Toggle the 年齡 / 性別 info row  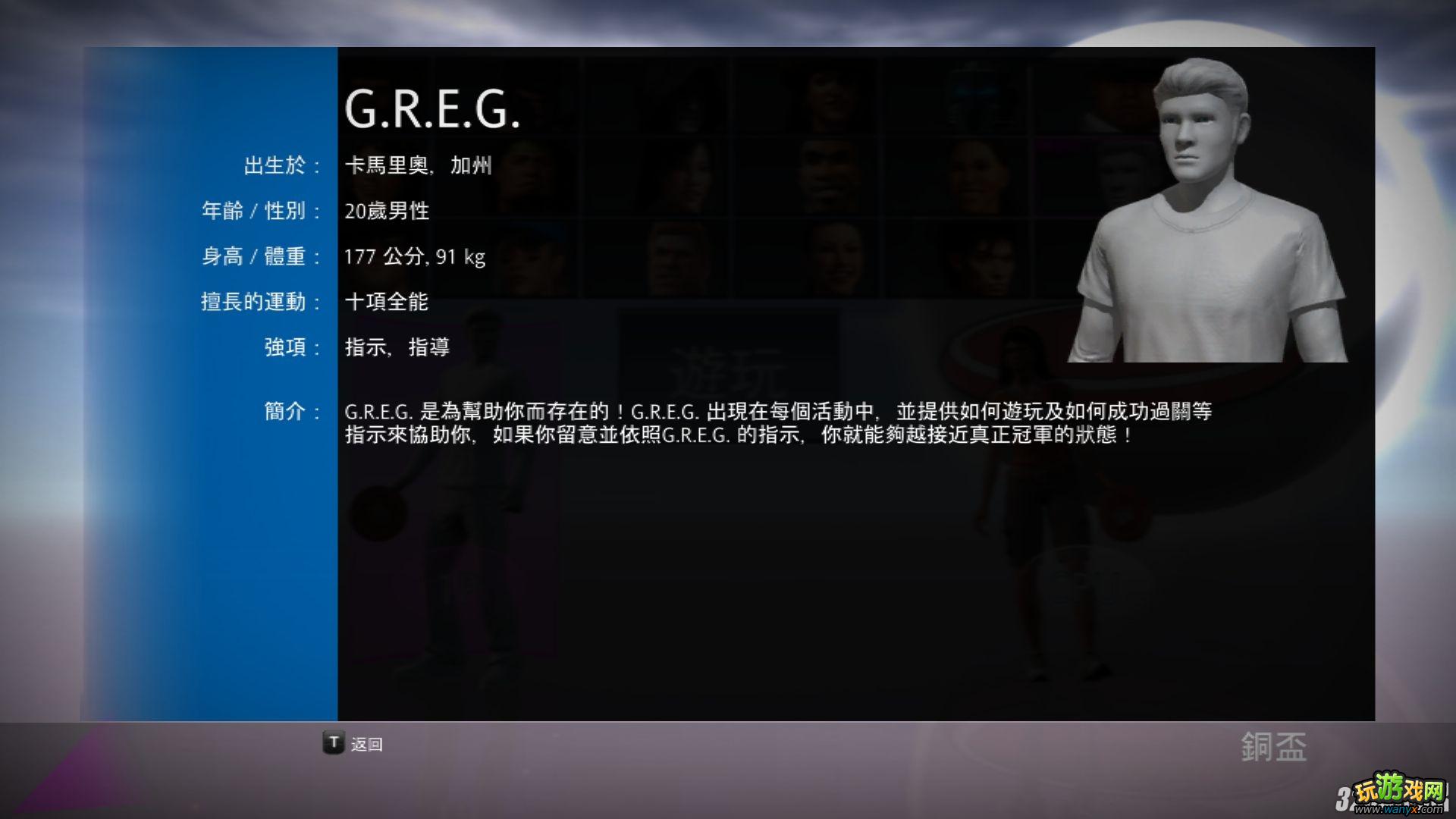(x=262, y=212)
